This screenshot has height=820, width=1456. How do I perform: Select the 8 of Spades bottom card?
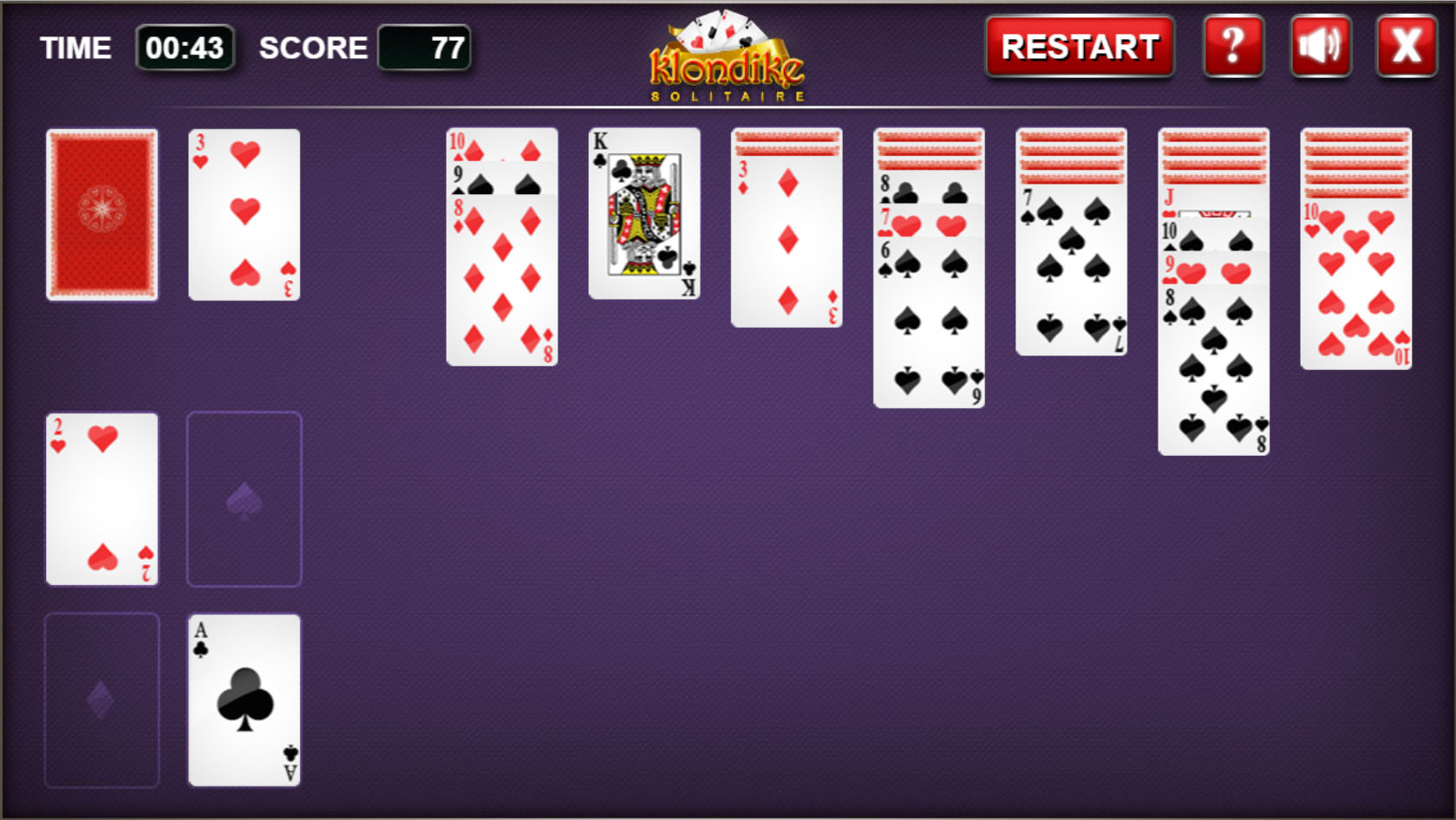1213,373
